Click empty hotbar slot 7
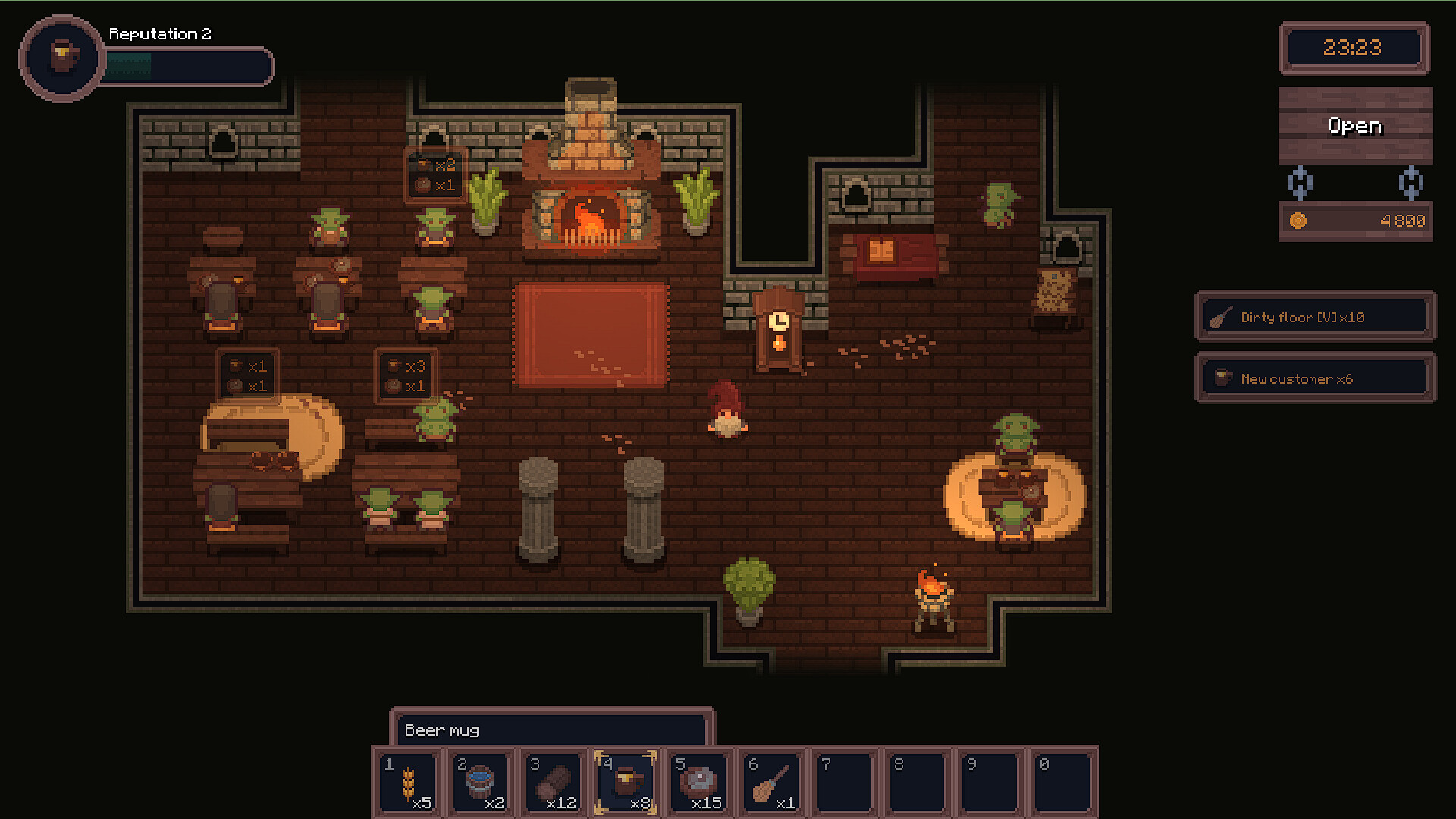 (843, 783)
